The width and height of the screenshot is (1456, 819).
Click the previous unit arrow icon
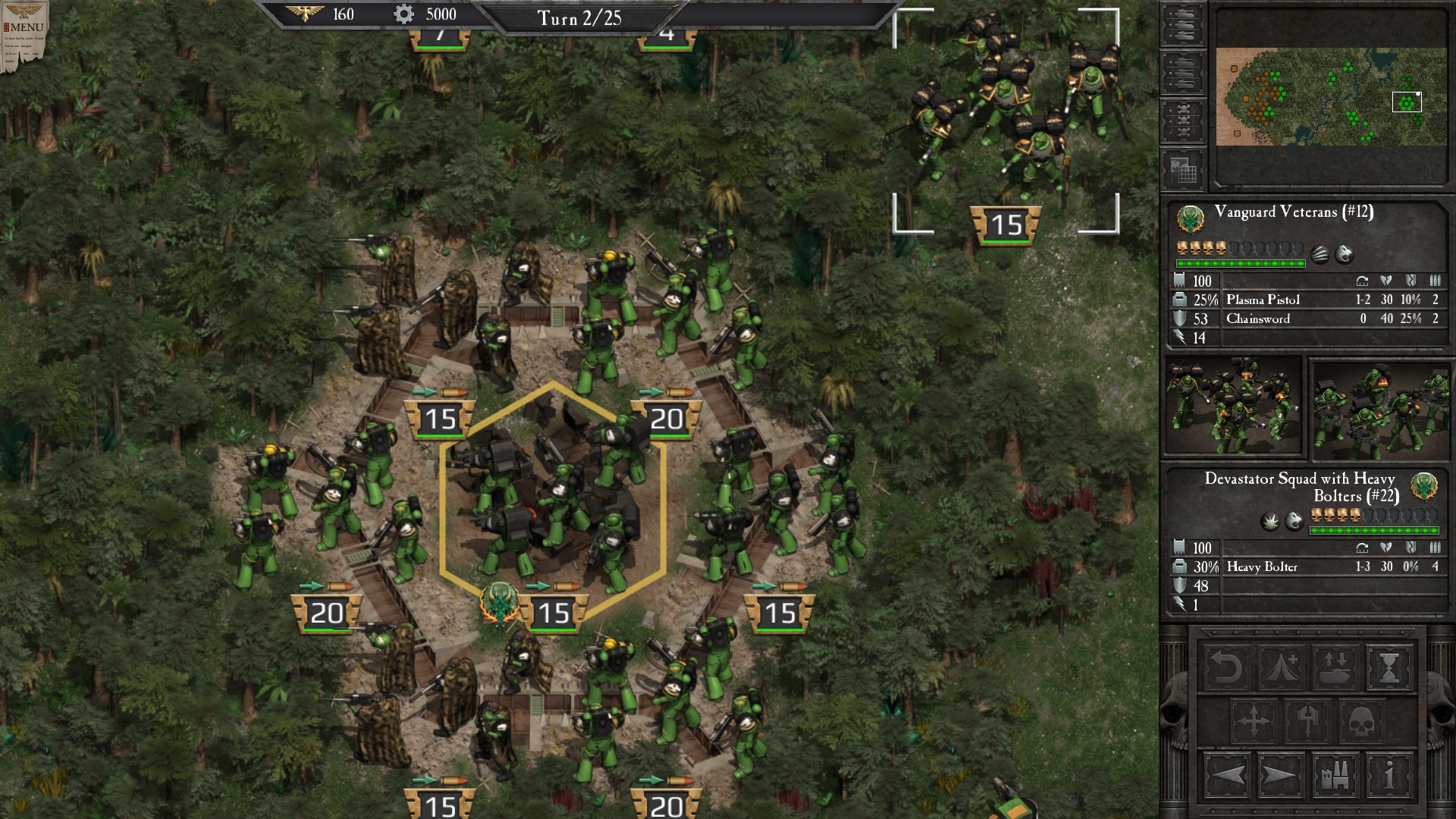[1226, 777]
